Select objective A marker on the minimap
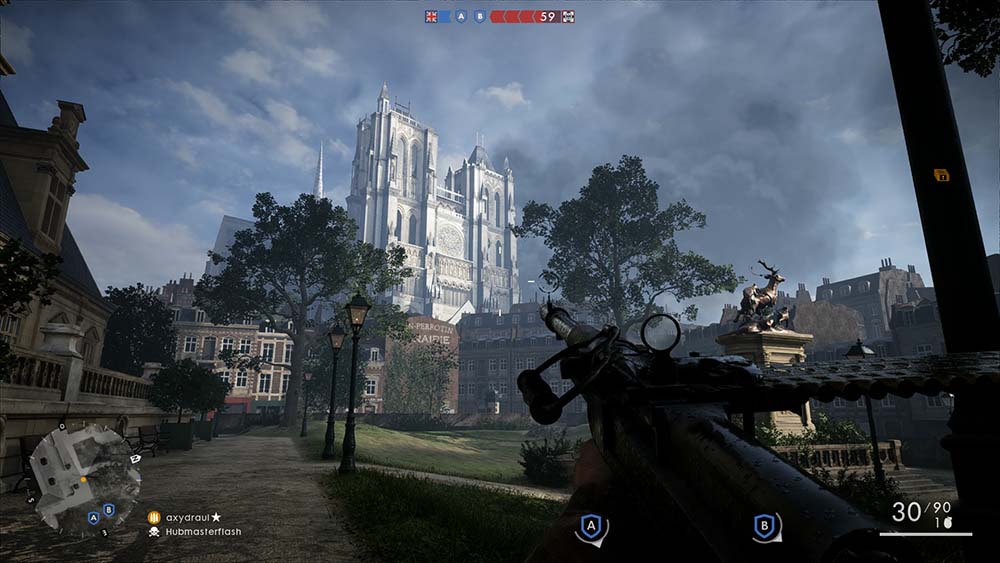 tap(93, 516)
